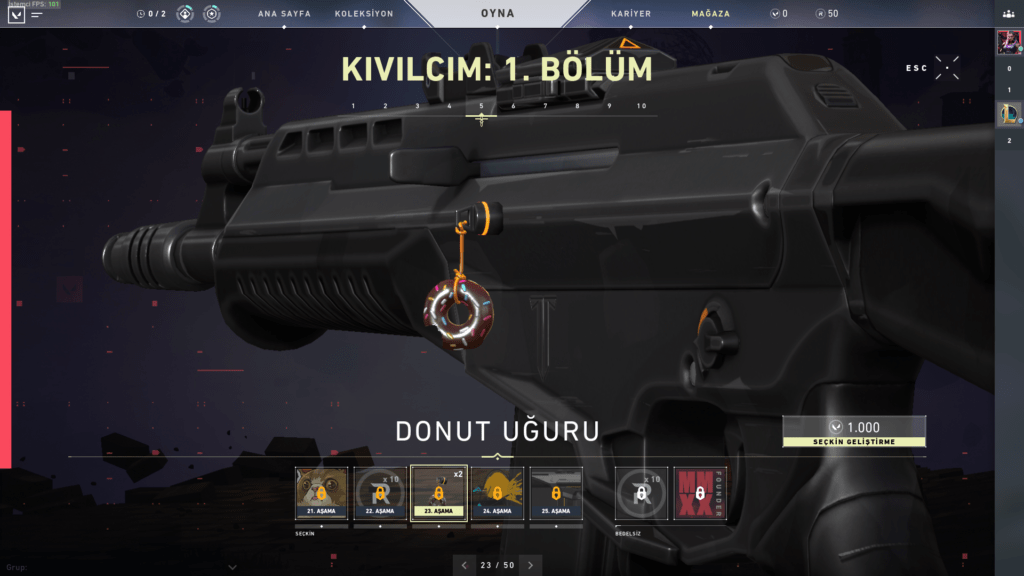This screenshot has width=1024, height=576.
Task: Select the 22. Aşama Radianite x10 reward
Action: pos(380,493)
